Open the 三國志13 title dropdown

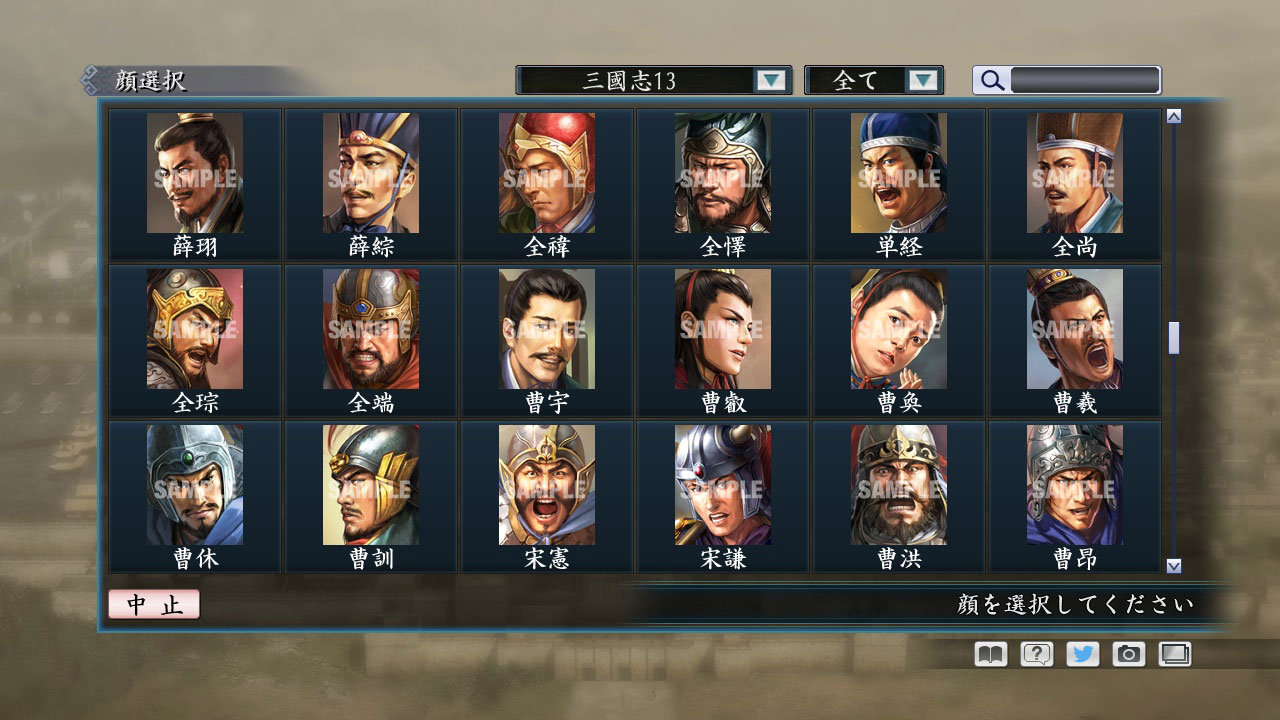point(770,80)
